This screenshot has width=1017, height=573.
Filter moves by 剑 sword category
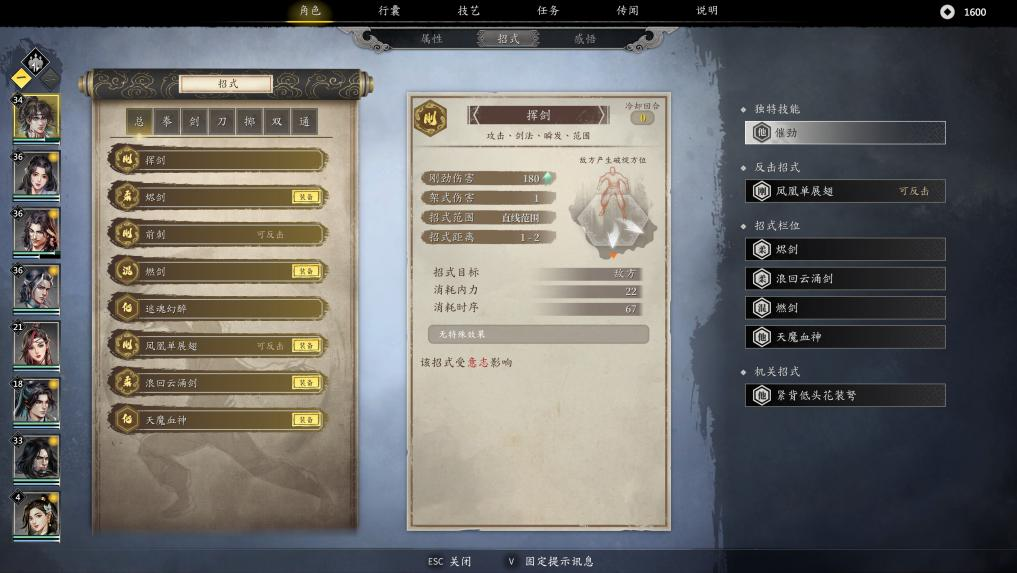194,122
